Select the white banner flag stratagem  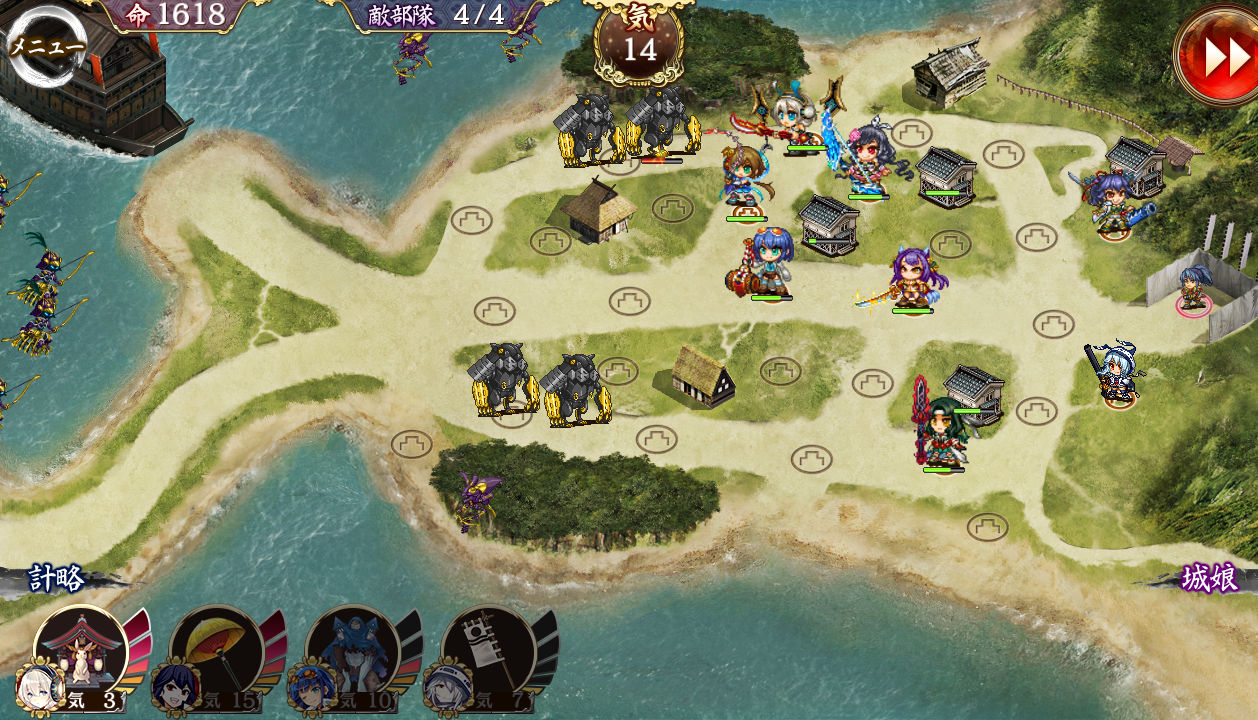(x=487, y=654)
